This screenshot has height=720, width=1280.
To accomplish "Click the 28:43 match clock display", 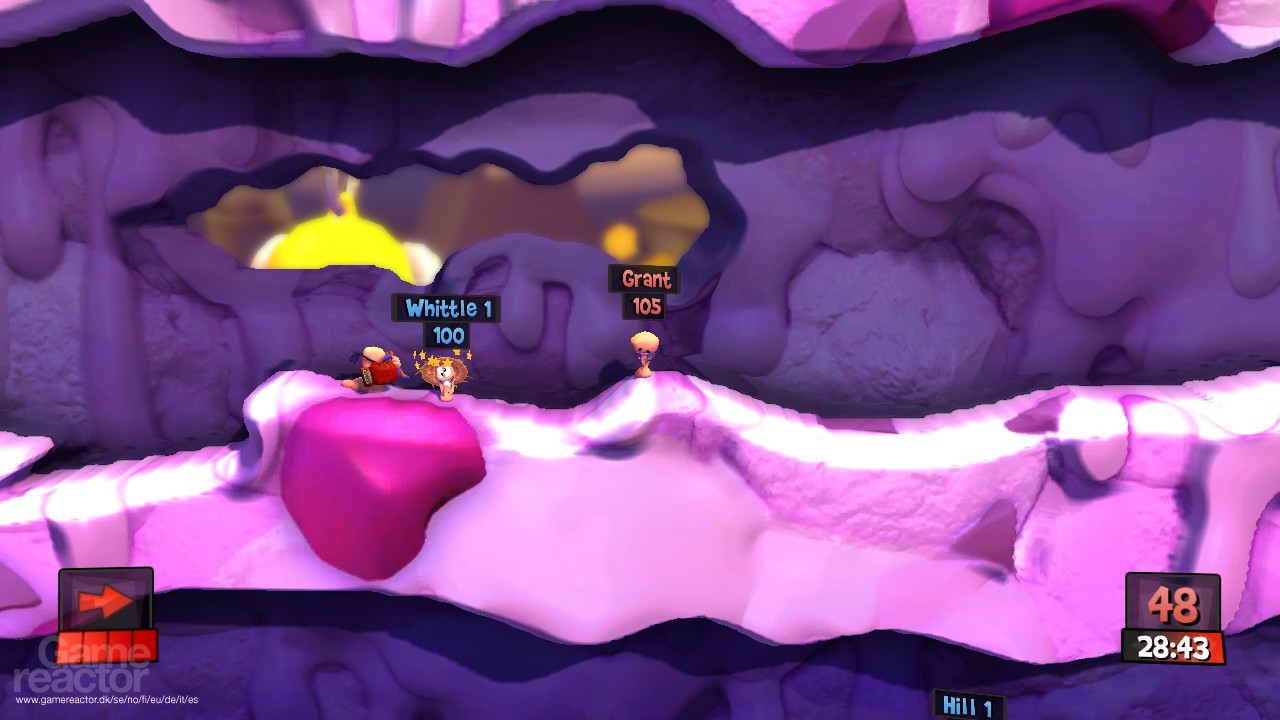I will point(1171,643).
